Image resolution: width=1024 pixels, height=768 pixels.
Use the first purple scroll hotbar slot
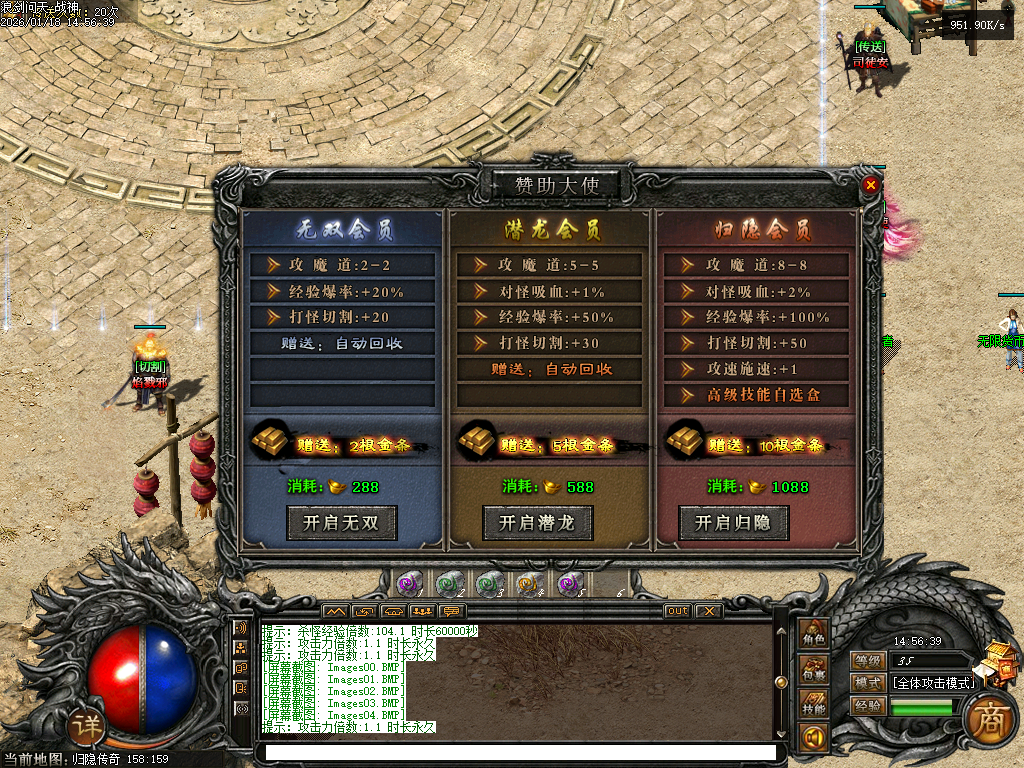tap(408, 583)
